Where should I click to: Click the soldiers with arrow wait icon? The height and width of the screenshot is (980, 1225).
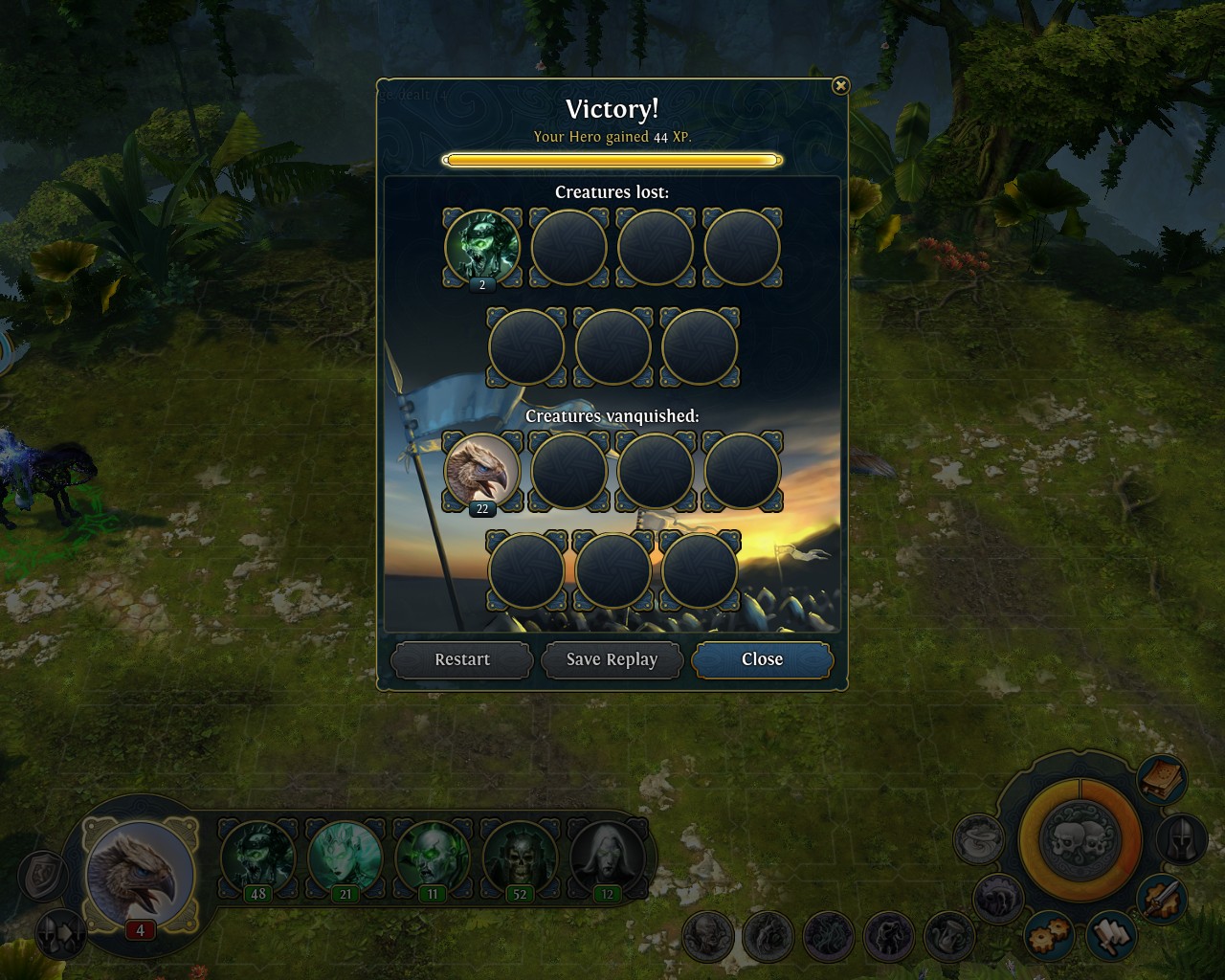click(x=59, y=933)
